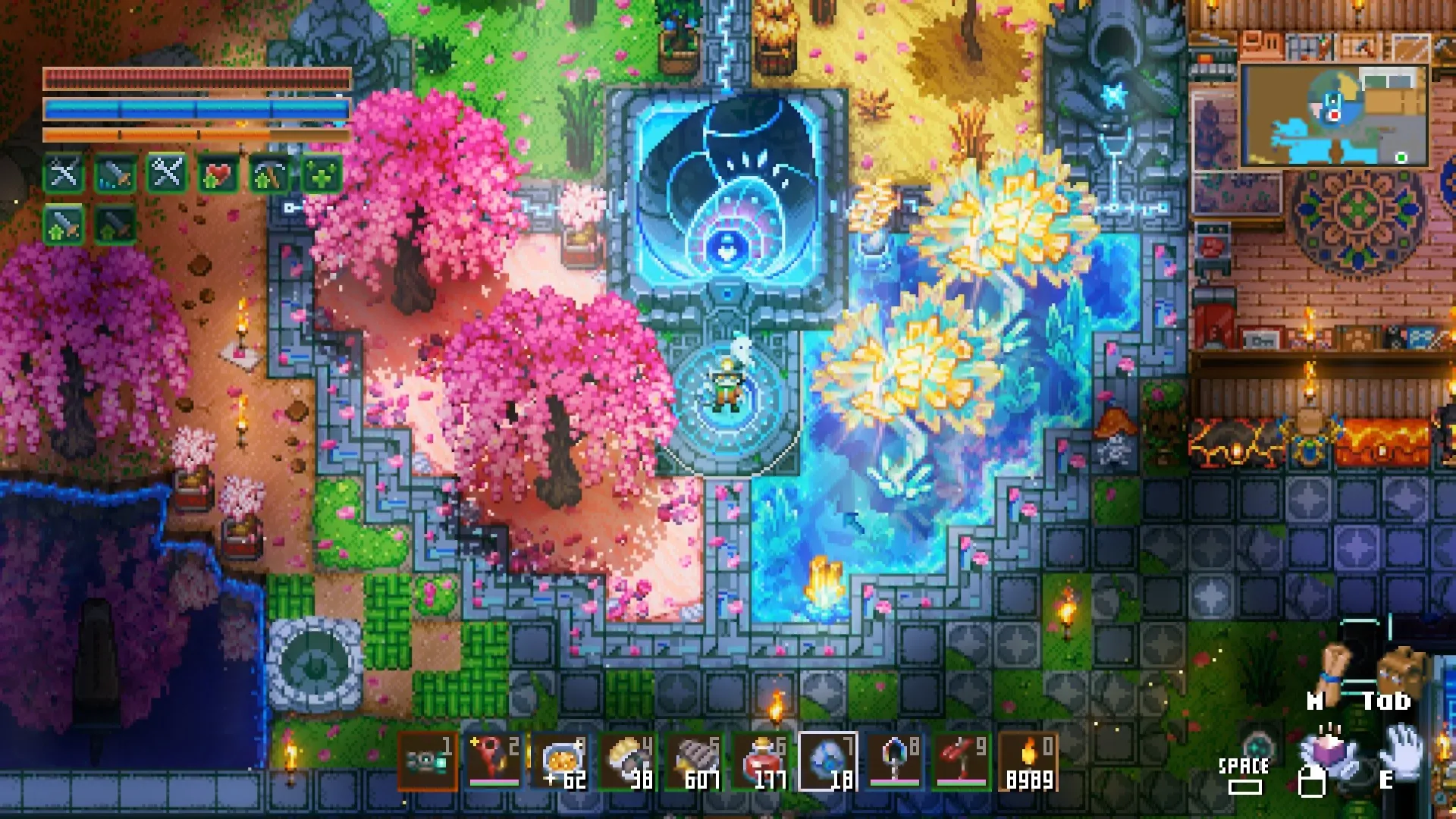This screenshot has height=819, width=1456.
Task: Select the red slingshot in hotbar slot 2
Action: click(x=494, y=762)
